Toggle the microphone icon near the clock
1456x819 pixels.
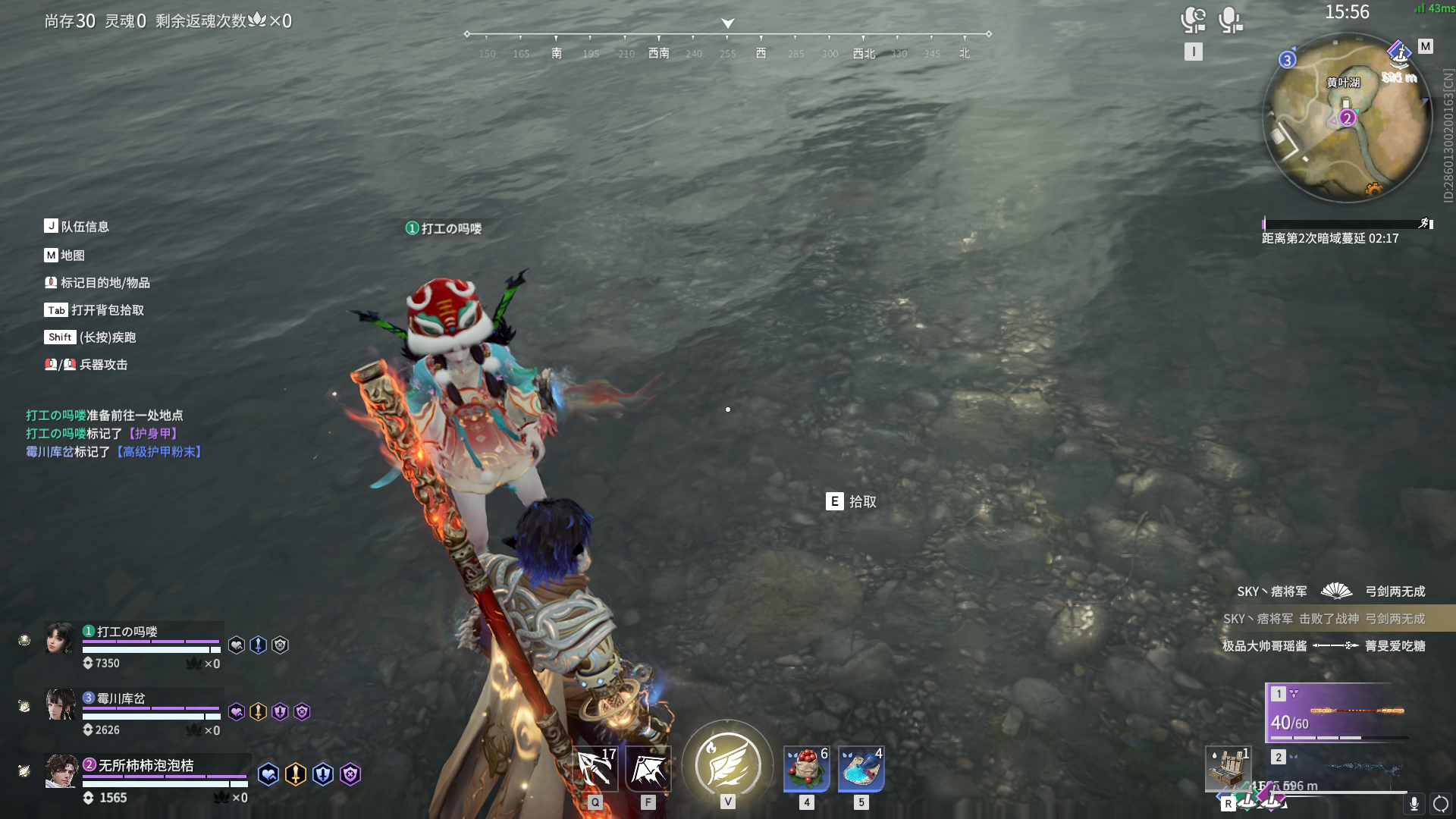click(1229, 20)
